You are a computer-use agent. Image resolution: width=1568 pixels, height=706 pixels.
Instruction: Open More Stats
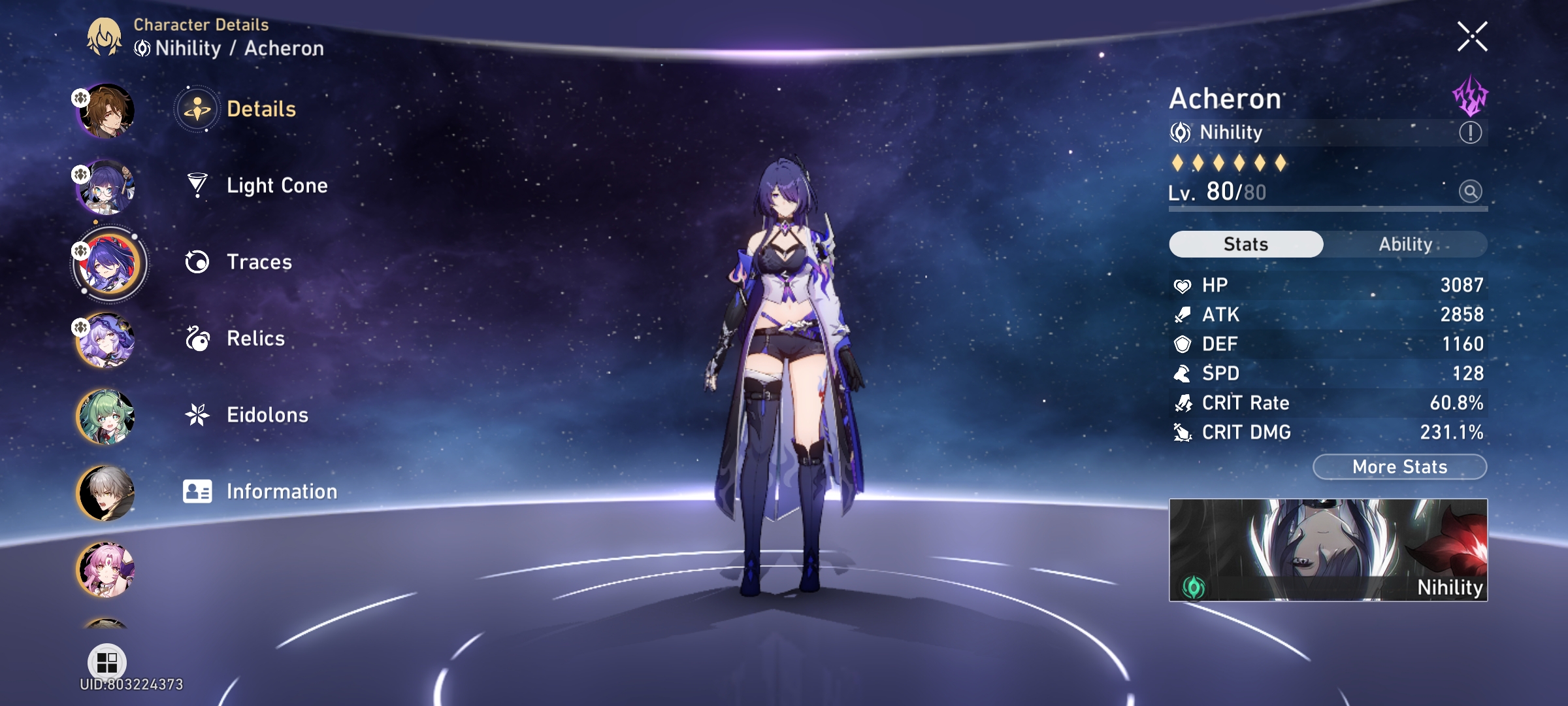pyautogui.click(x=1398, y=466)
